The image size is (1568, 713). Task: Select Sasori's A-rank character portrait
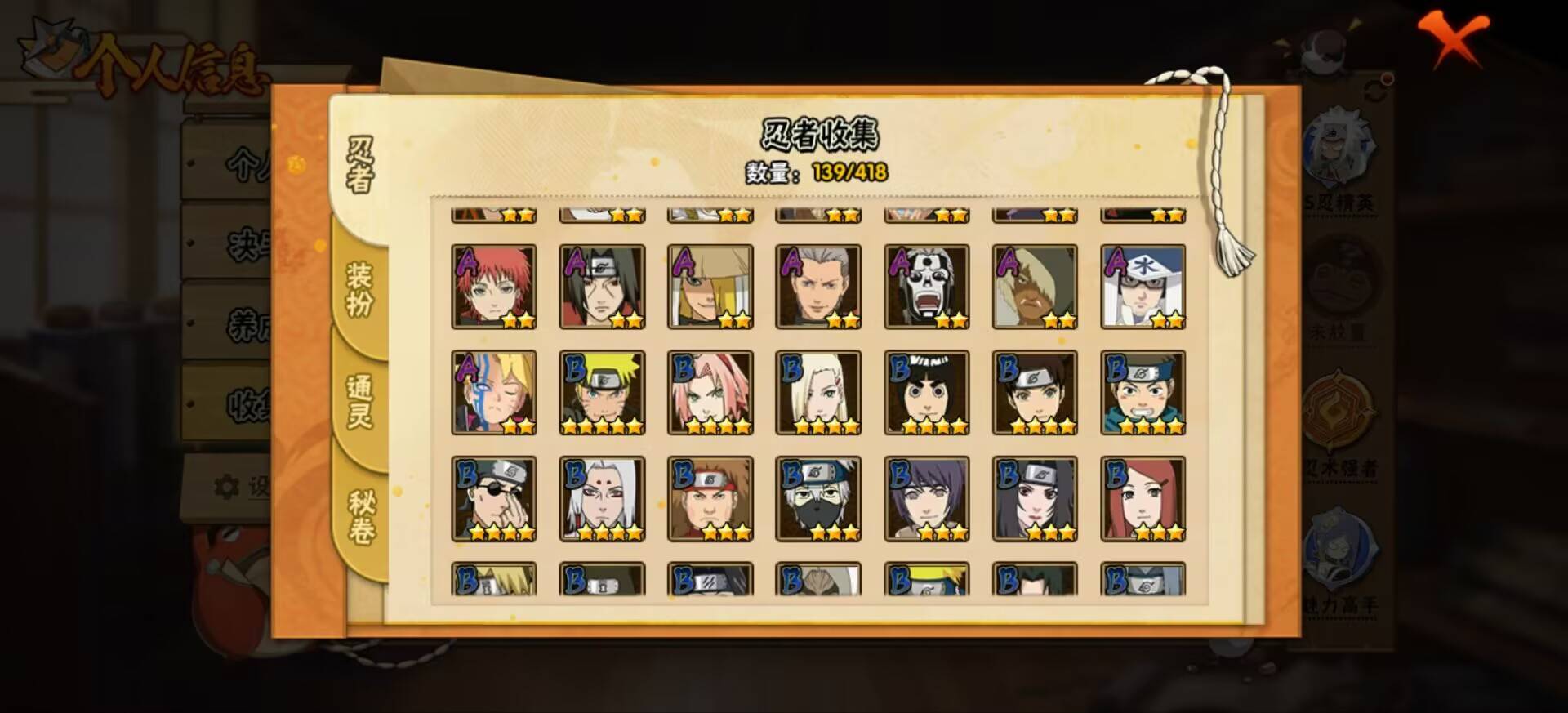coord(495,287)
